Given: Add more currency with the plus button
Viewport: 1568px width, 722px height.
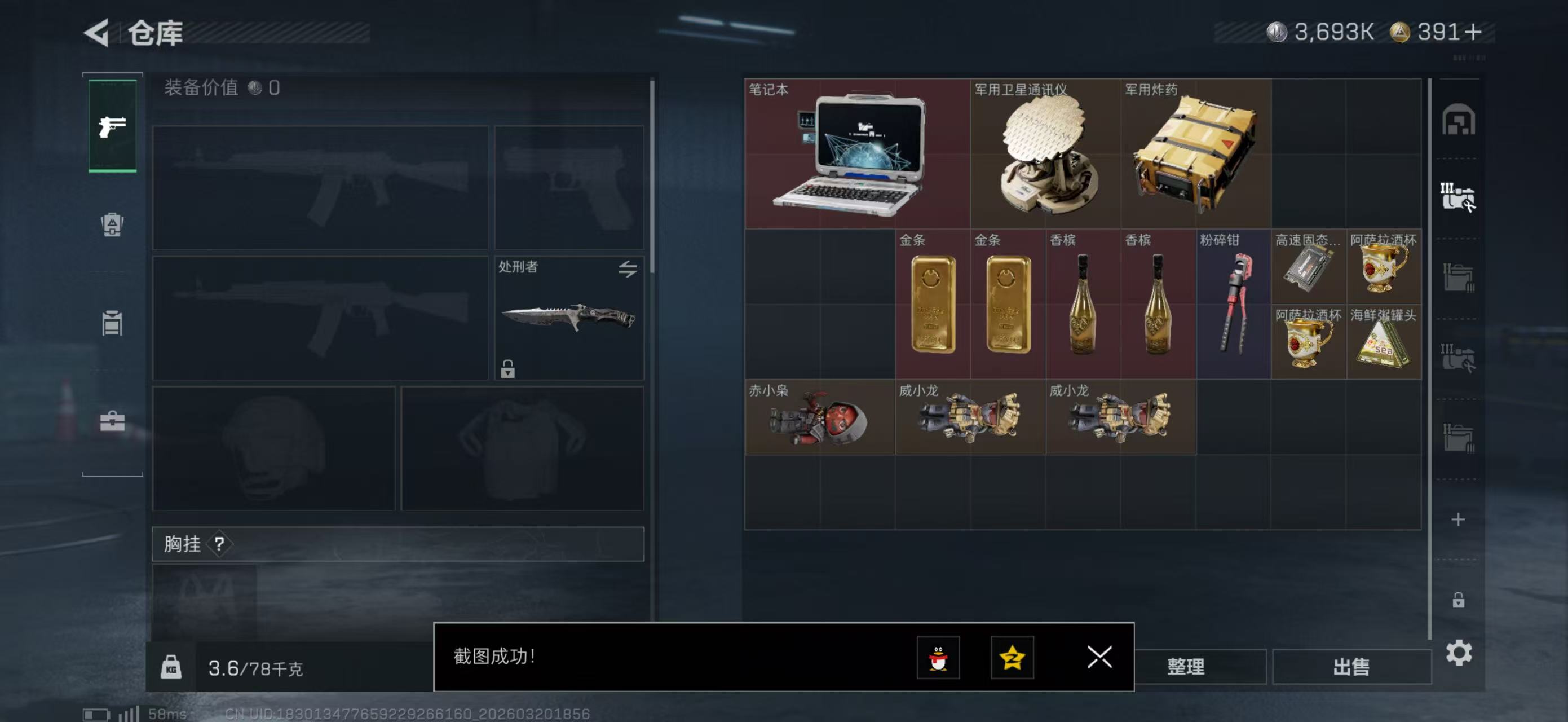Looking at the screenshot, I should coord(1474,32).
